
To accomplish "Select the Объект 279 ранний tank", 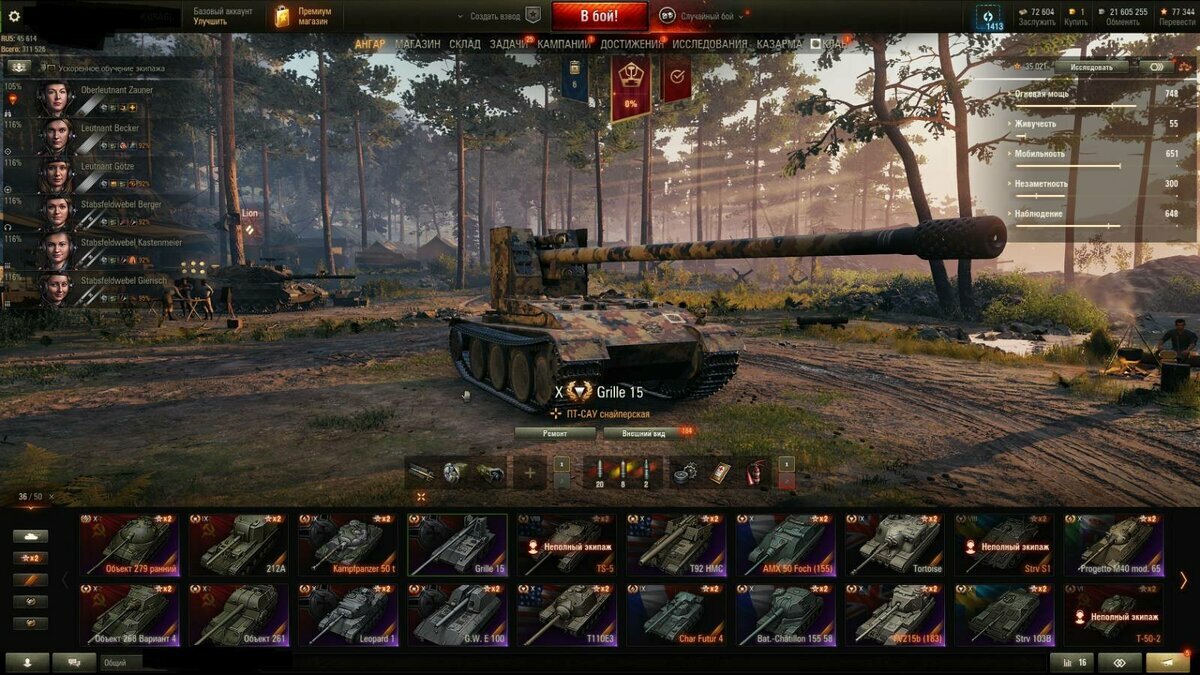I will tap(129, 545).
